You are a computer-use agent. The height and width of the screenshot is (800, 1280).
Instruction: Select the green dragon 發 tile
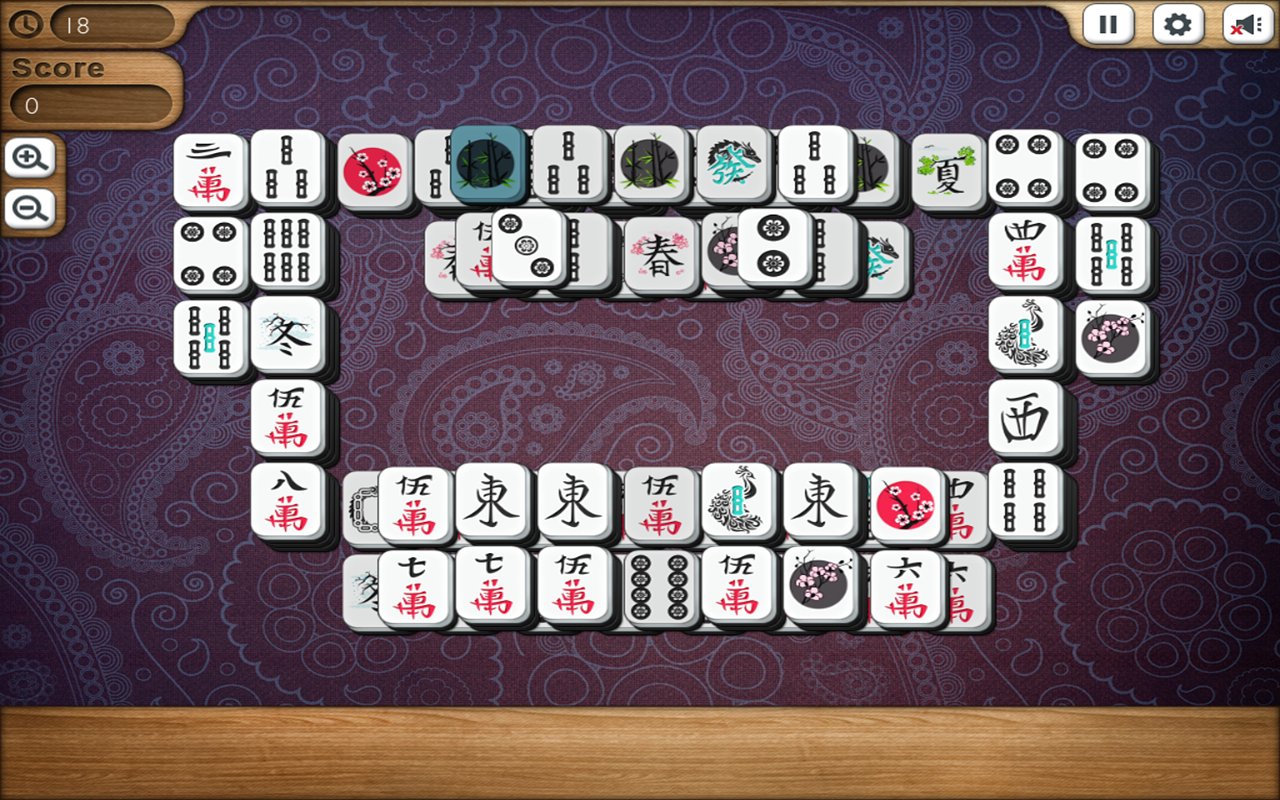coord(730,165)
